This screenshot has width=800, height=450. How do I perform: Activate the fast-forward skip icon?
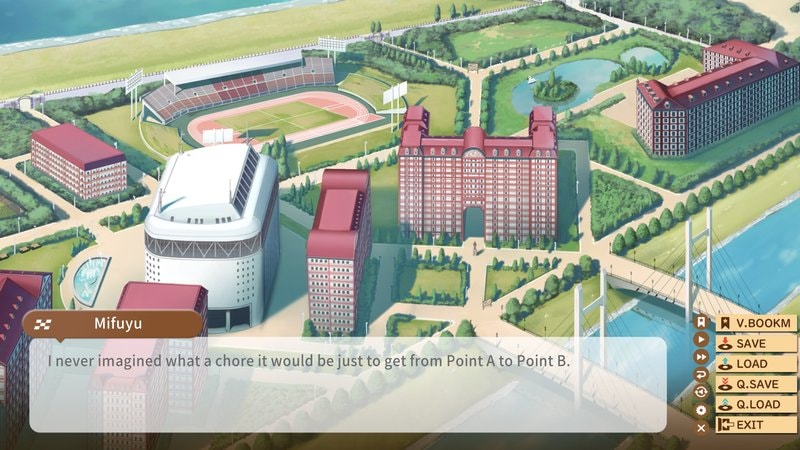click(701, 356)
